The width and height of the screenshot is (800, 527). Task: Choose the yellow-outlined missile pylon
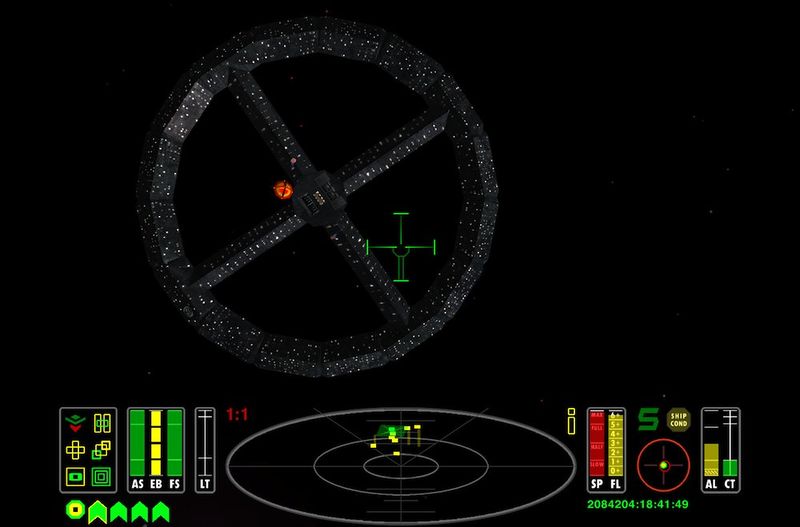[98, 511]
